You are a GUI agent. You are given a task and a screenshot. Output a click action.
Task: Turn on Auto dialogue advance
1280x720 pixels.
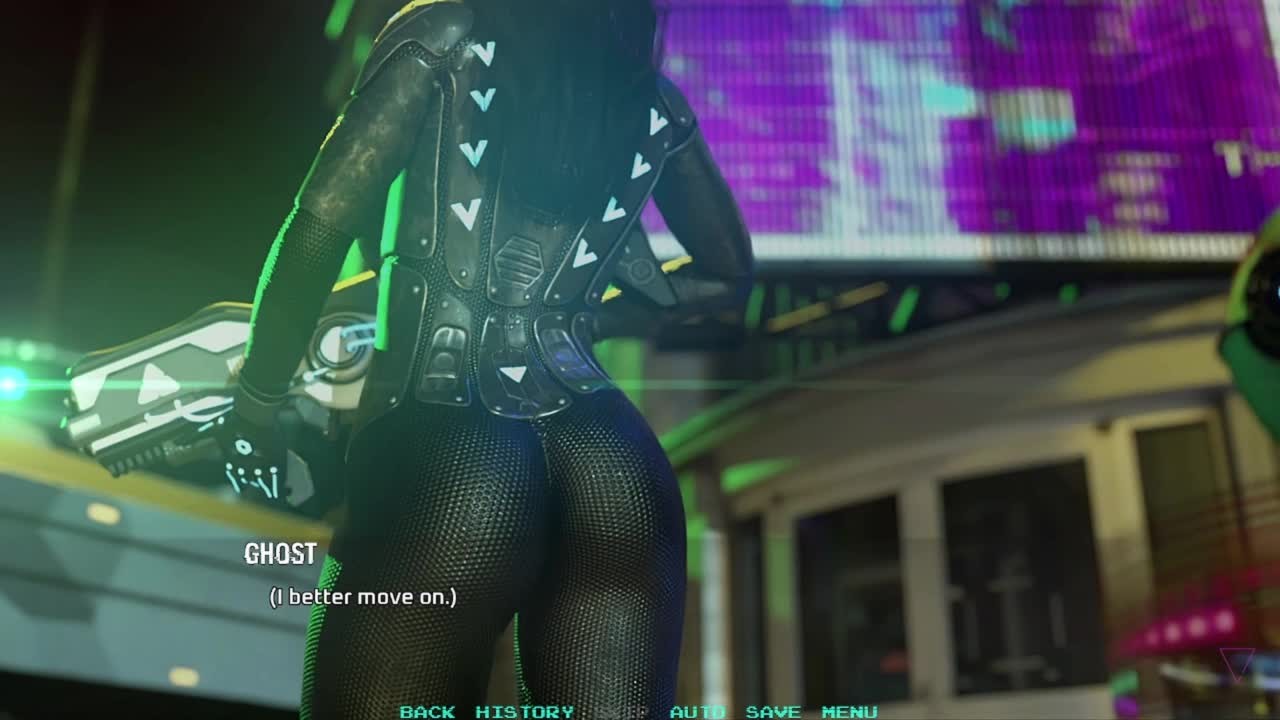(697, 712)
